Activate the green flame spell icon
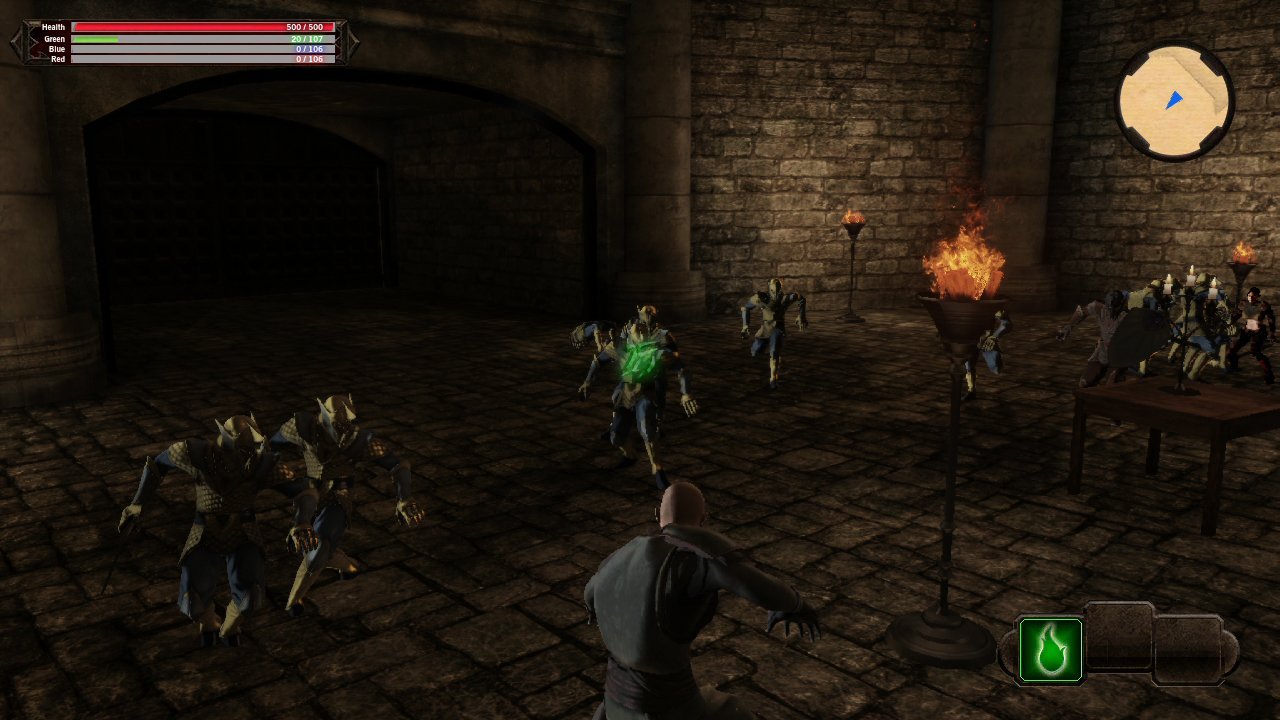 point(1050,650)
